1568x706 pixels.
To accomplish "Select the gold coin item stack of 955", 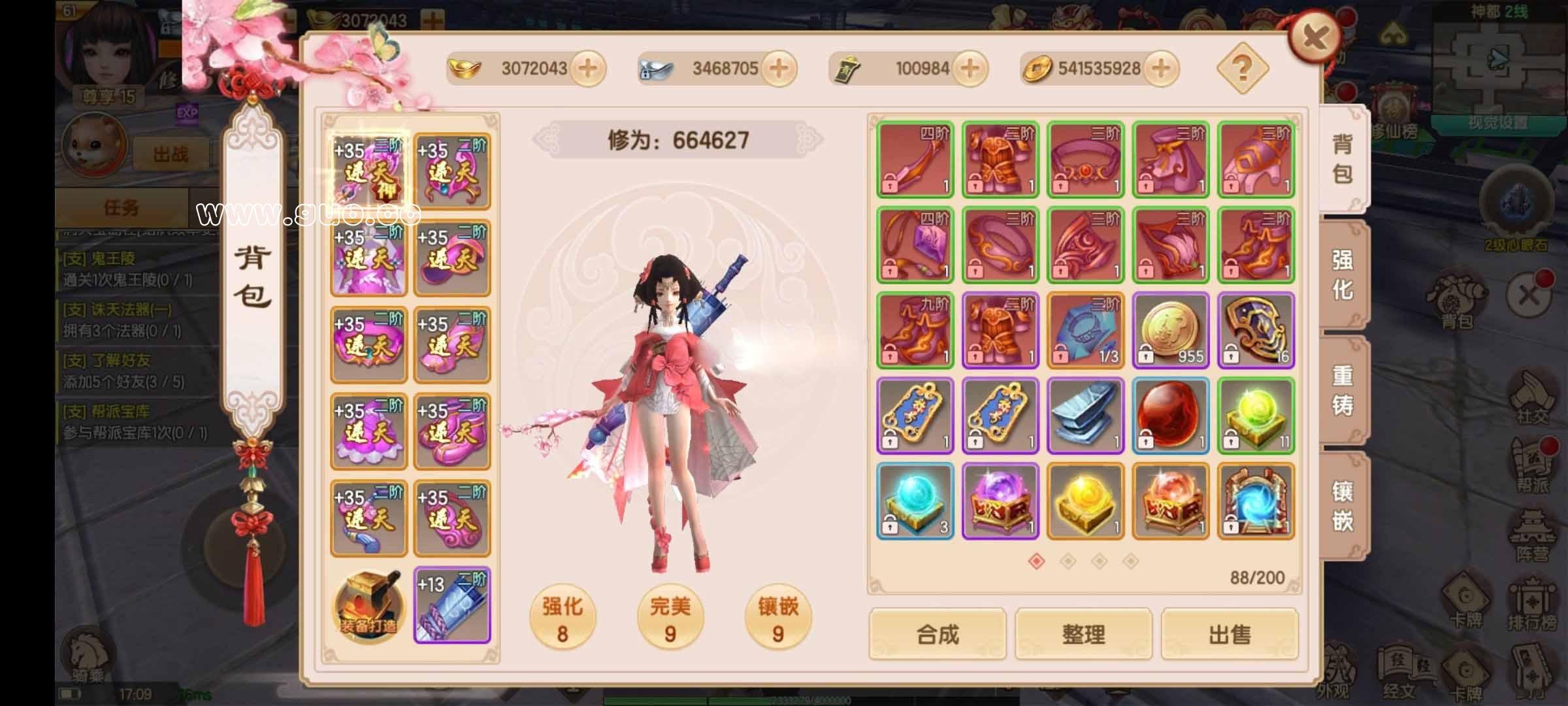I will pos(1171,330).
